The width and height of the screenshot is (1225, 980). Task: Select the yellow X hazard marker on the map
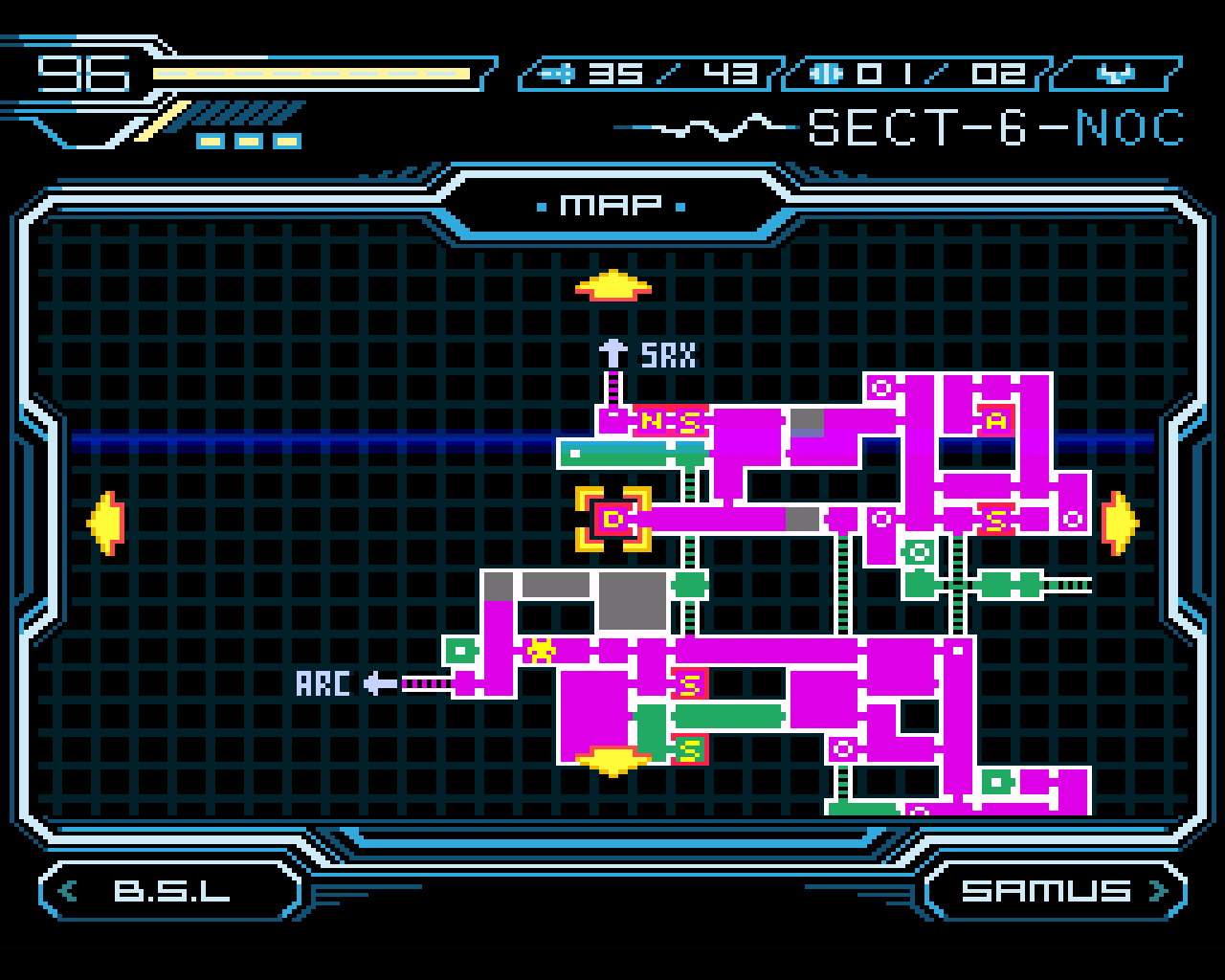541,649
